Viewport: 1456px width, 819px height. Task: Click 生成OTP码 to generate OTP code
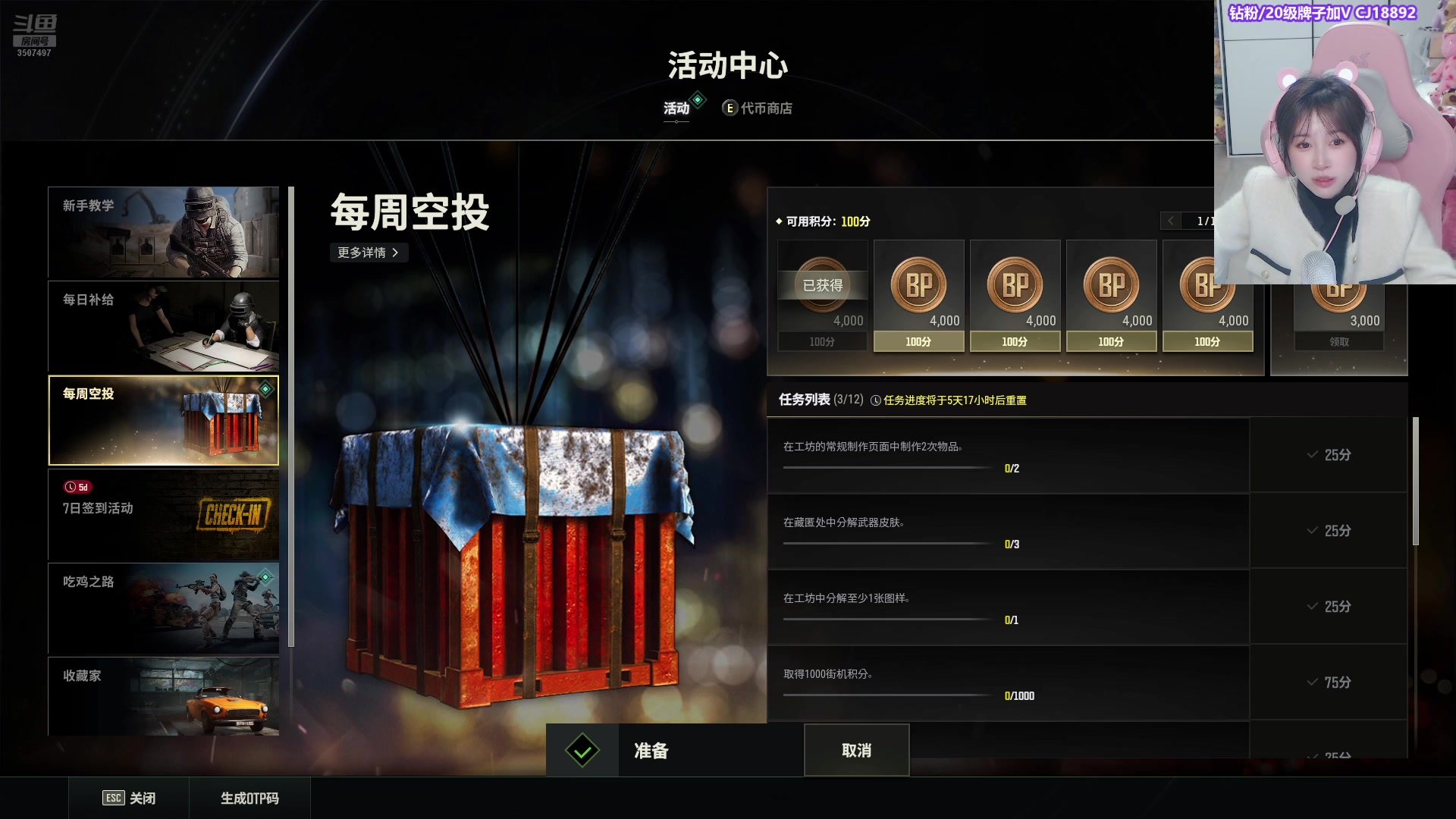(249, 798)
